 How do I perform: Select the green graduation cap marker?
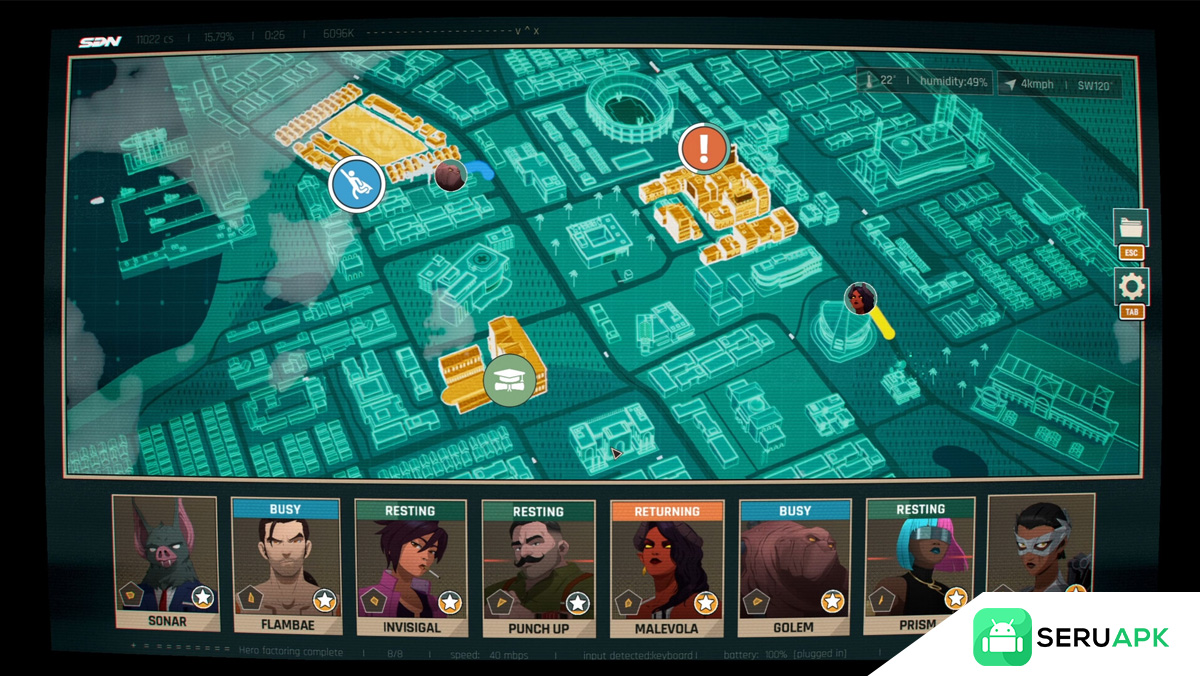(x=510, y=380)
